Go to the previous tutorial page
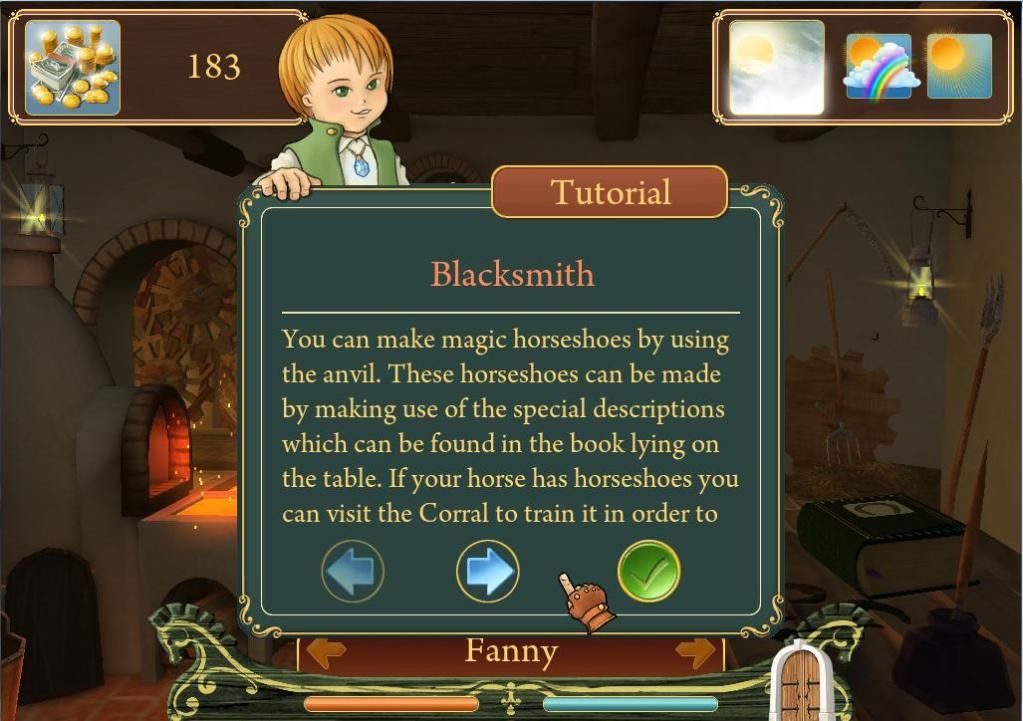1023x721 pixels. tap(353, 571)
